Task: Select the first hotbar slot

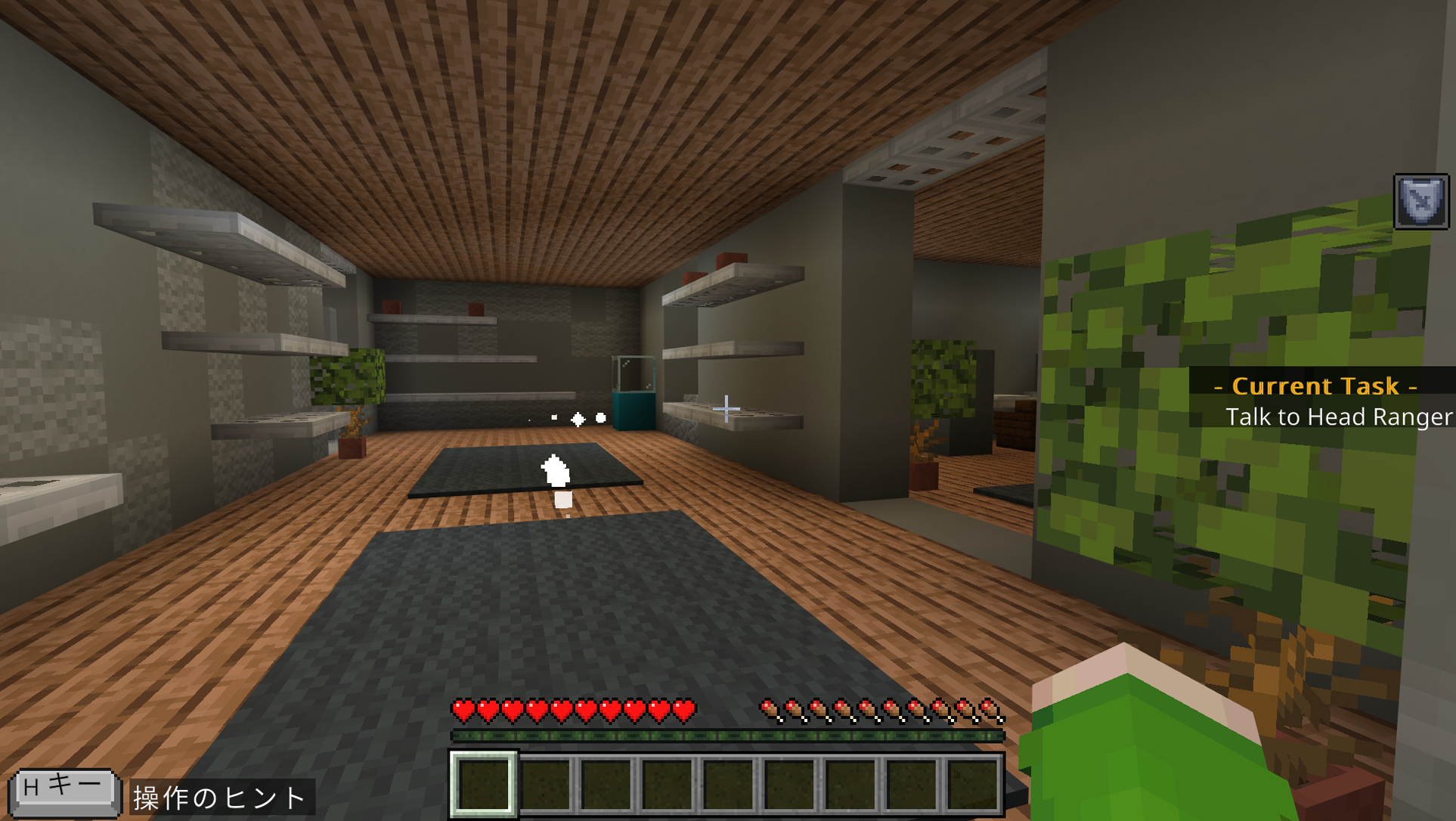Action: (484, 786)
